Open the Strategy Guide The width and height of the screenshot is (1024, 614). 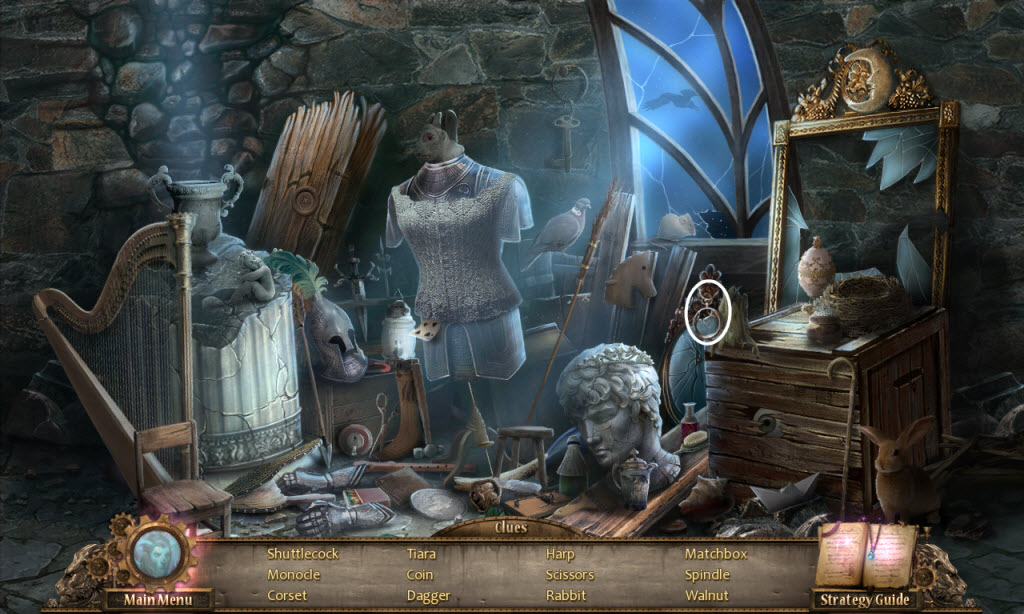pyautogui.click(x=867, y=600)
